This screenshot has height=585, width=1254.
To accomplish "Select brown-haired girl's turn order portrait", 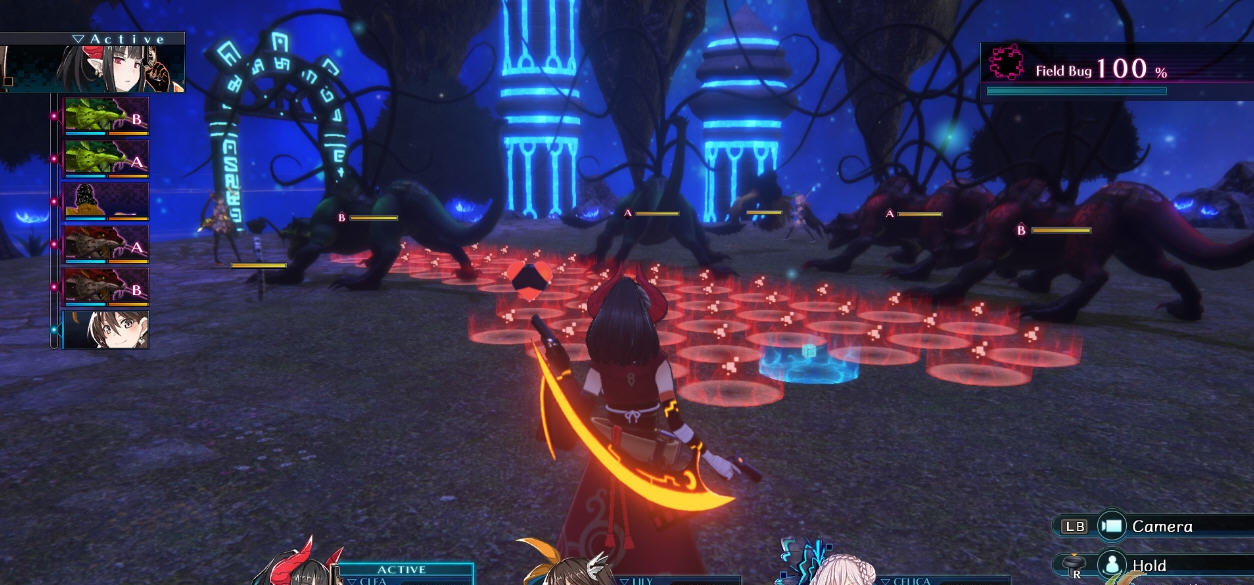I will [x=106, y=329].
